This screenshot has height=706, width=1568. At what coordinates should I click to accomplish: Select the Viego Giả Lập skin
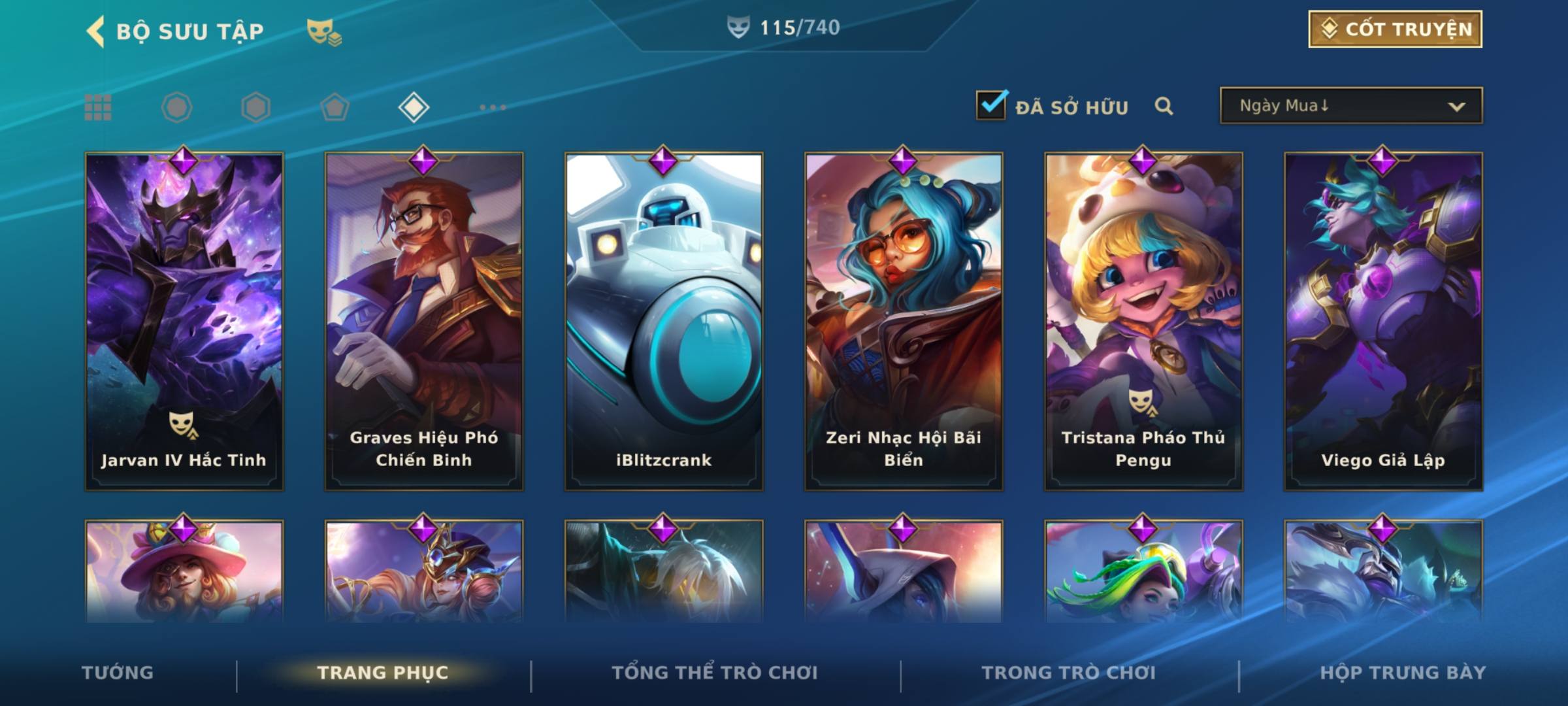(1383, 322)
